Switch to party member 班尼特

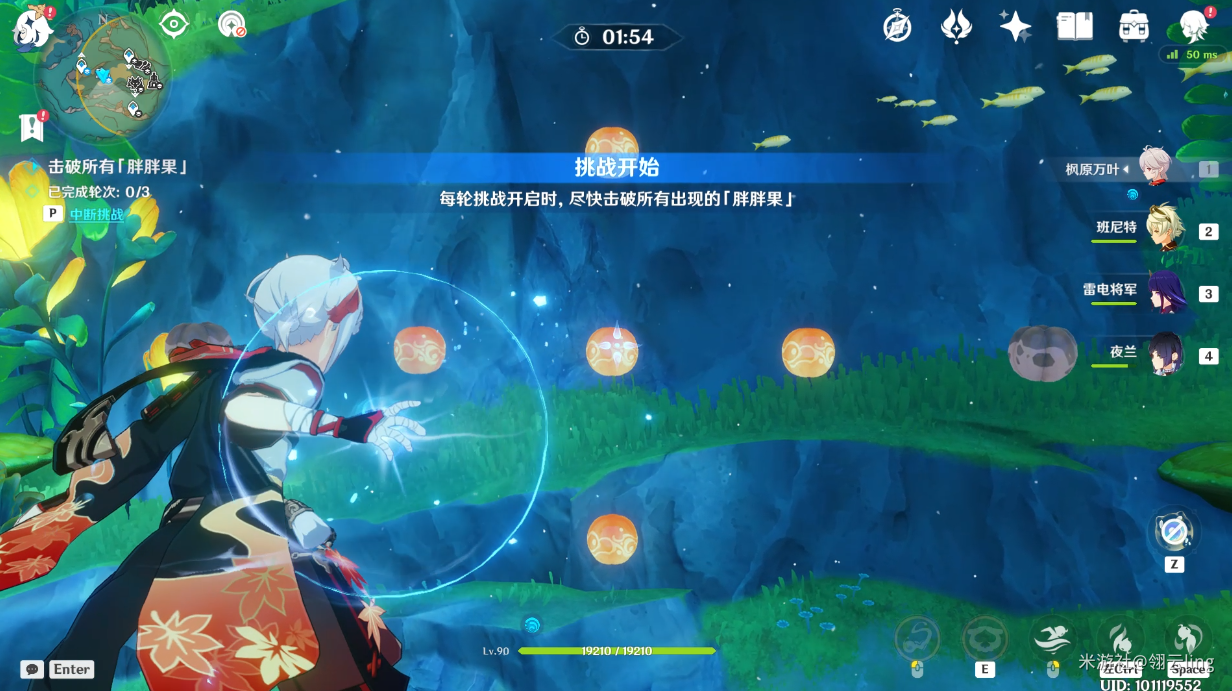point(1165,229)
